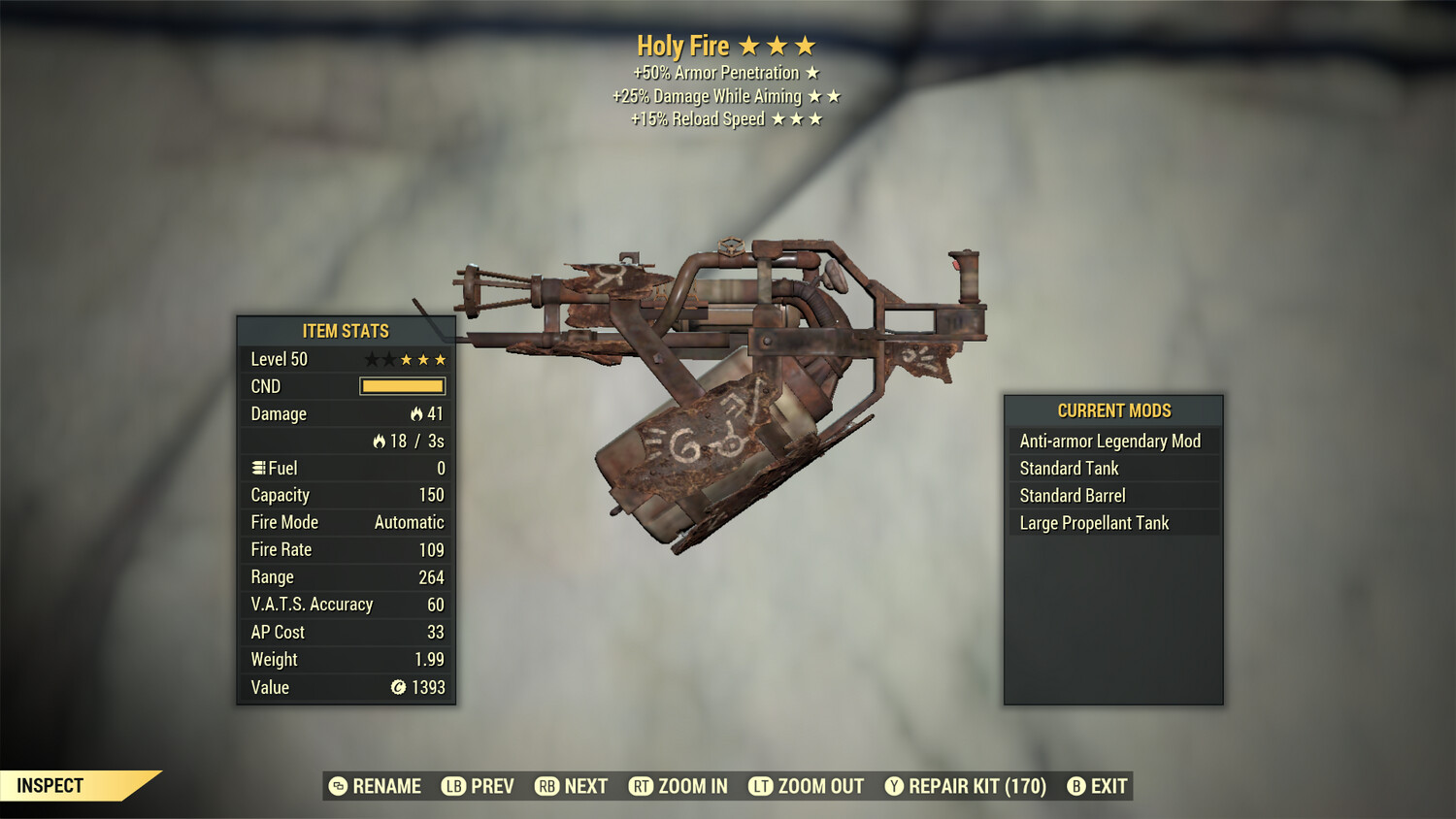Expand the Large Propellant Tank mod entry
The width and height of the screenshot is (1456, 819).
pyautogui.click(x=1094, y=522)
